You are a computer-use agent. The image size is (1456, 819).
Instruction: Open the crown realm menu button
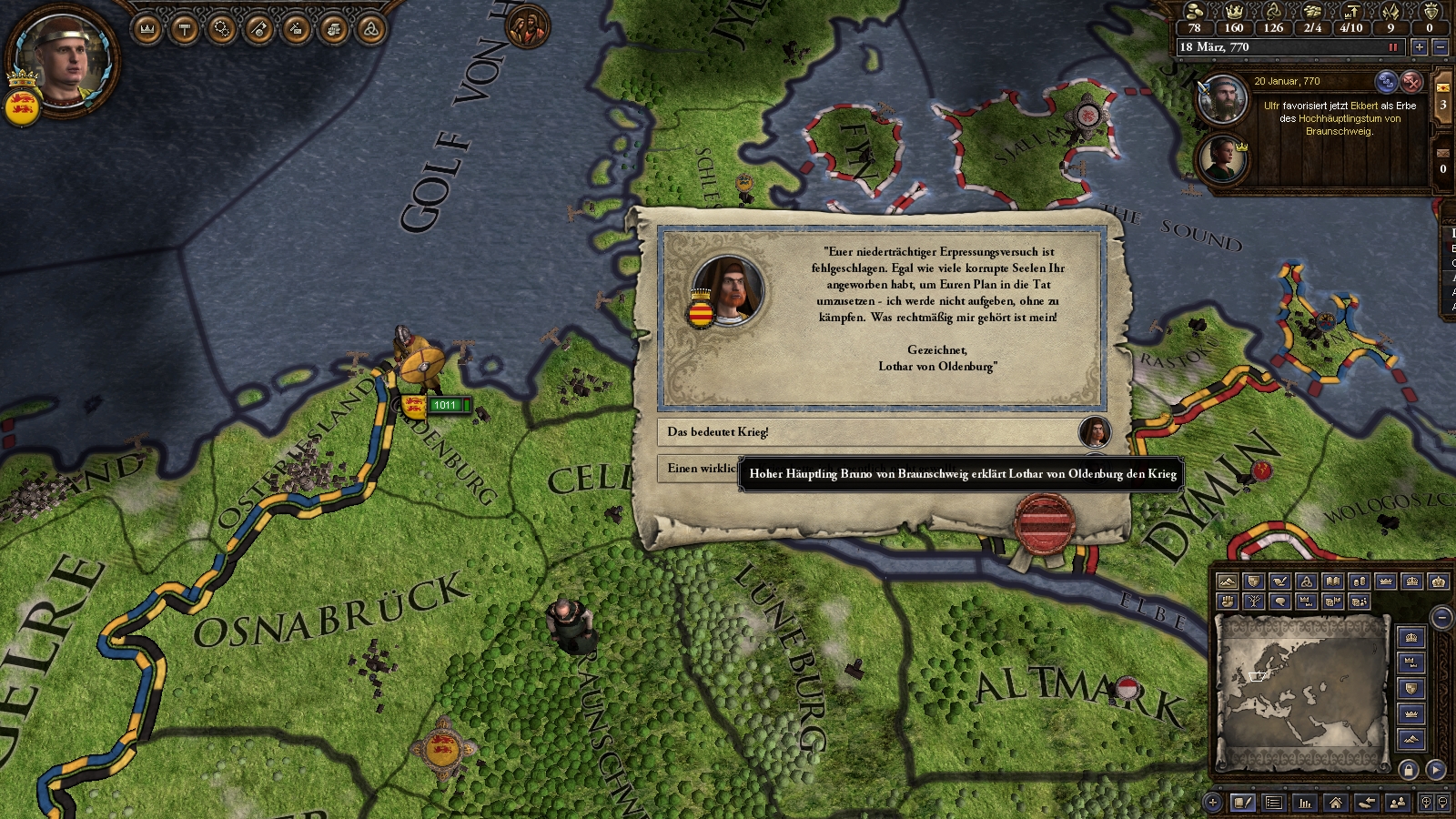(x=147, y=30)
